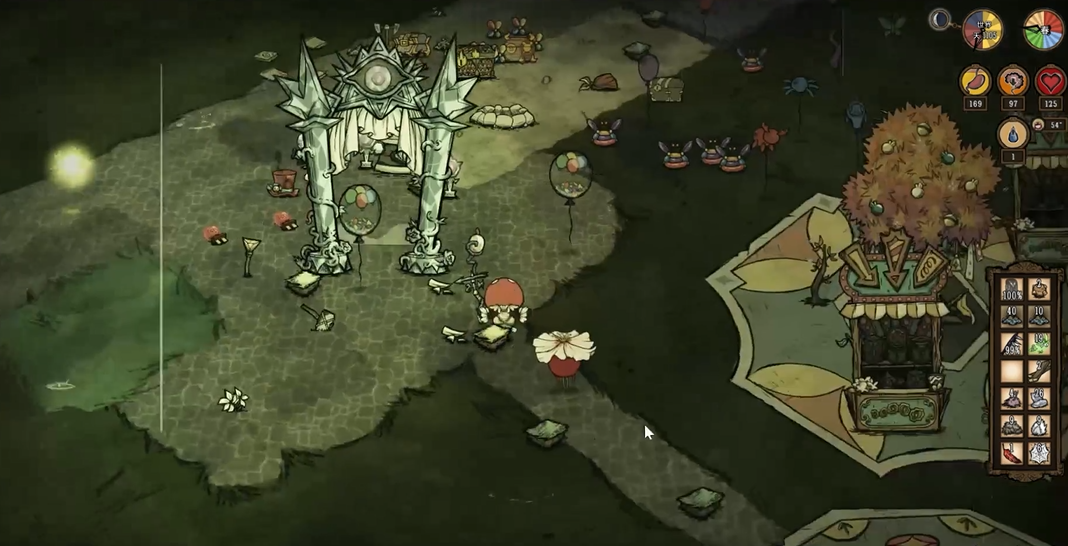Select the white stack of 8
The height and width of the screenshot is (546, 1068).
(1039, 425)
